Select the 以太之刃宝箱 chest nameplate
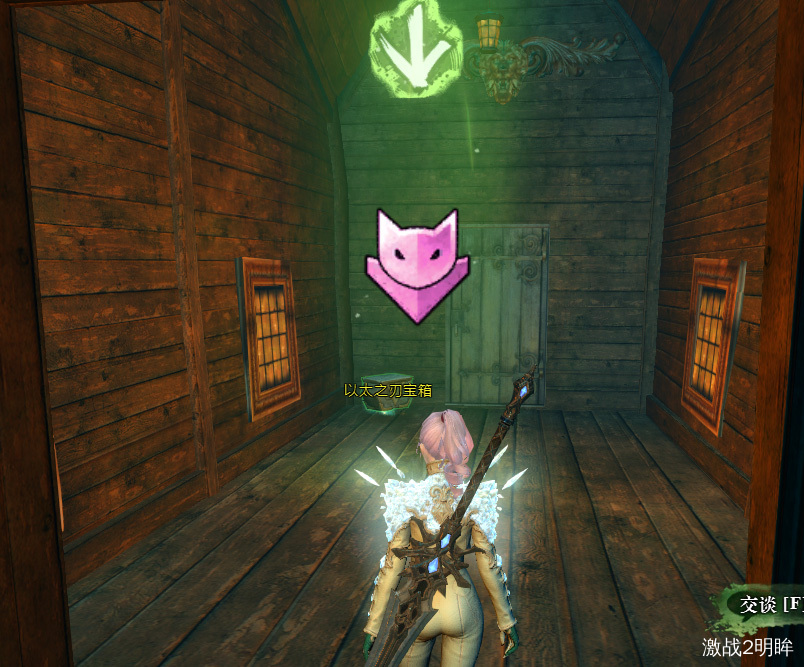The width and height of the screenshot is (804, 667). 375,390
